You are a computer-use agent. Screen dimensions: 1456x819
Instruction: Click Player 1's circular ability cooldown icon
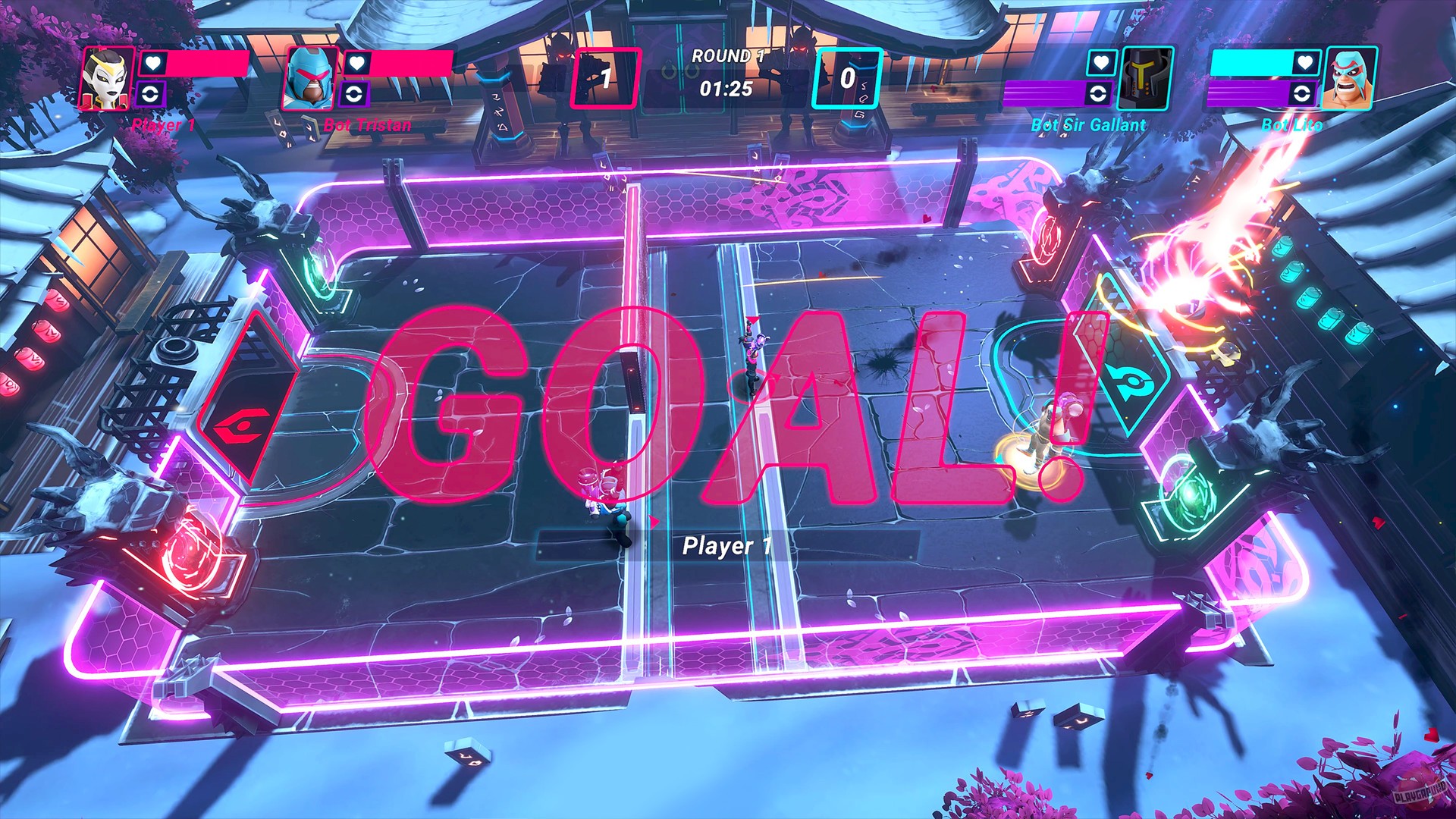point(149,93)
